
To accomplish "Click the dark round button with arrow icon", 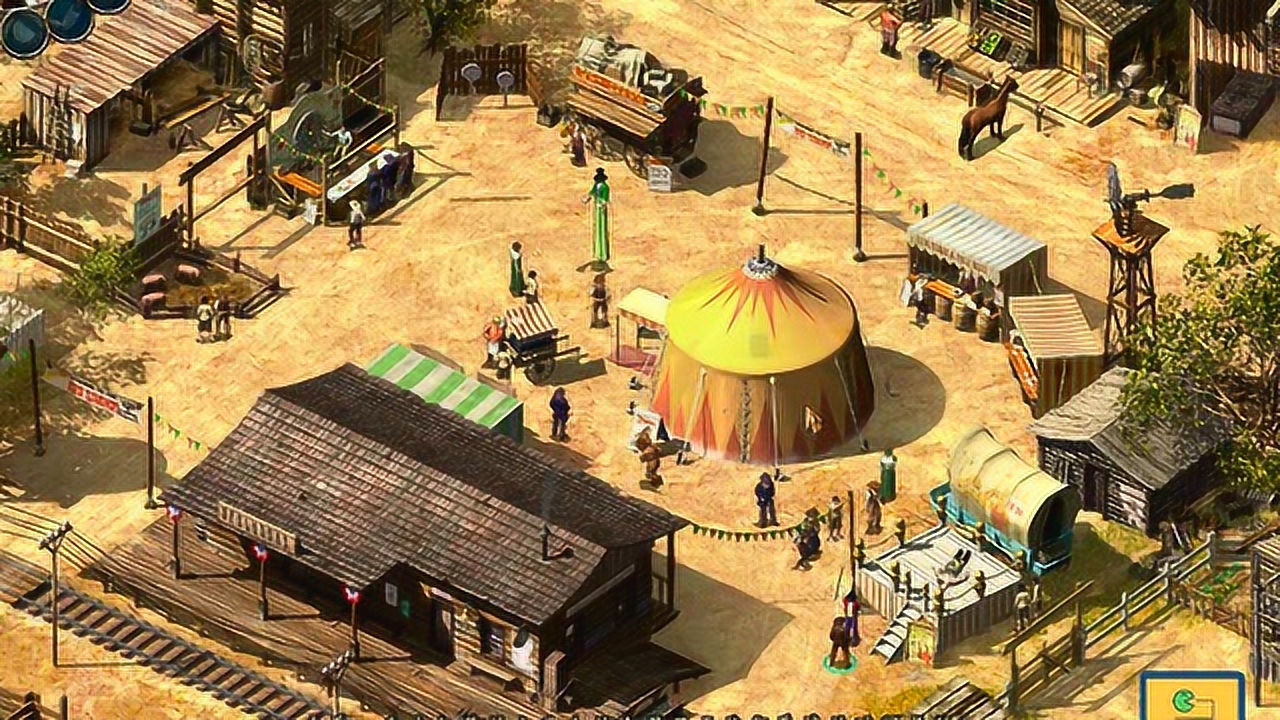I will point(24,30).
